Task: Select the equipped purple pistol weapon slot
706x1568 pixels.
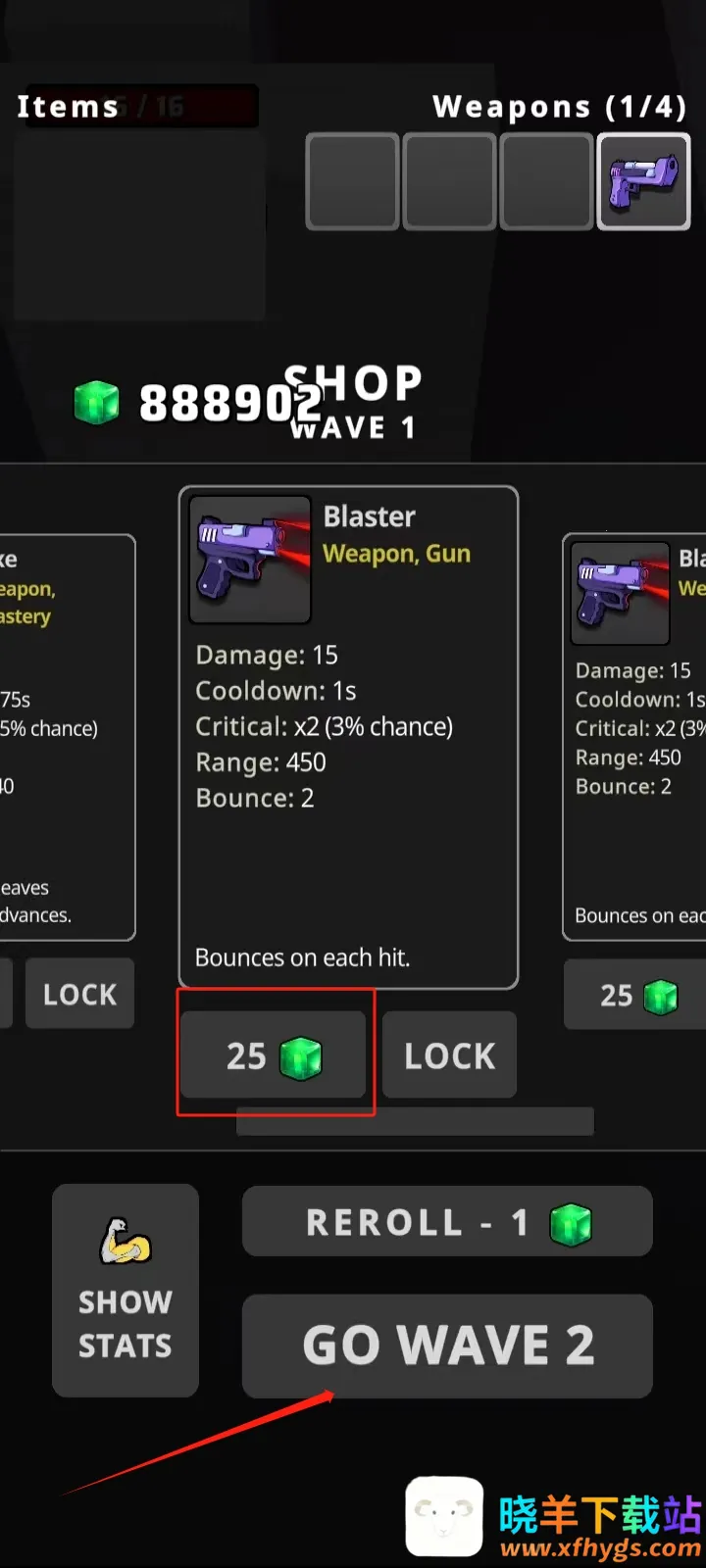Action: [644, 182]
